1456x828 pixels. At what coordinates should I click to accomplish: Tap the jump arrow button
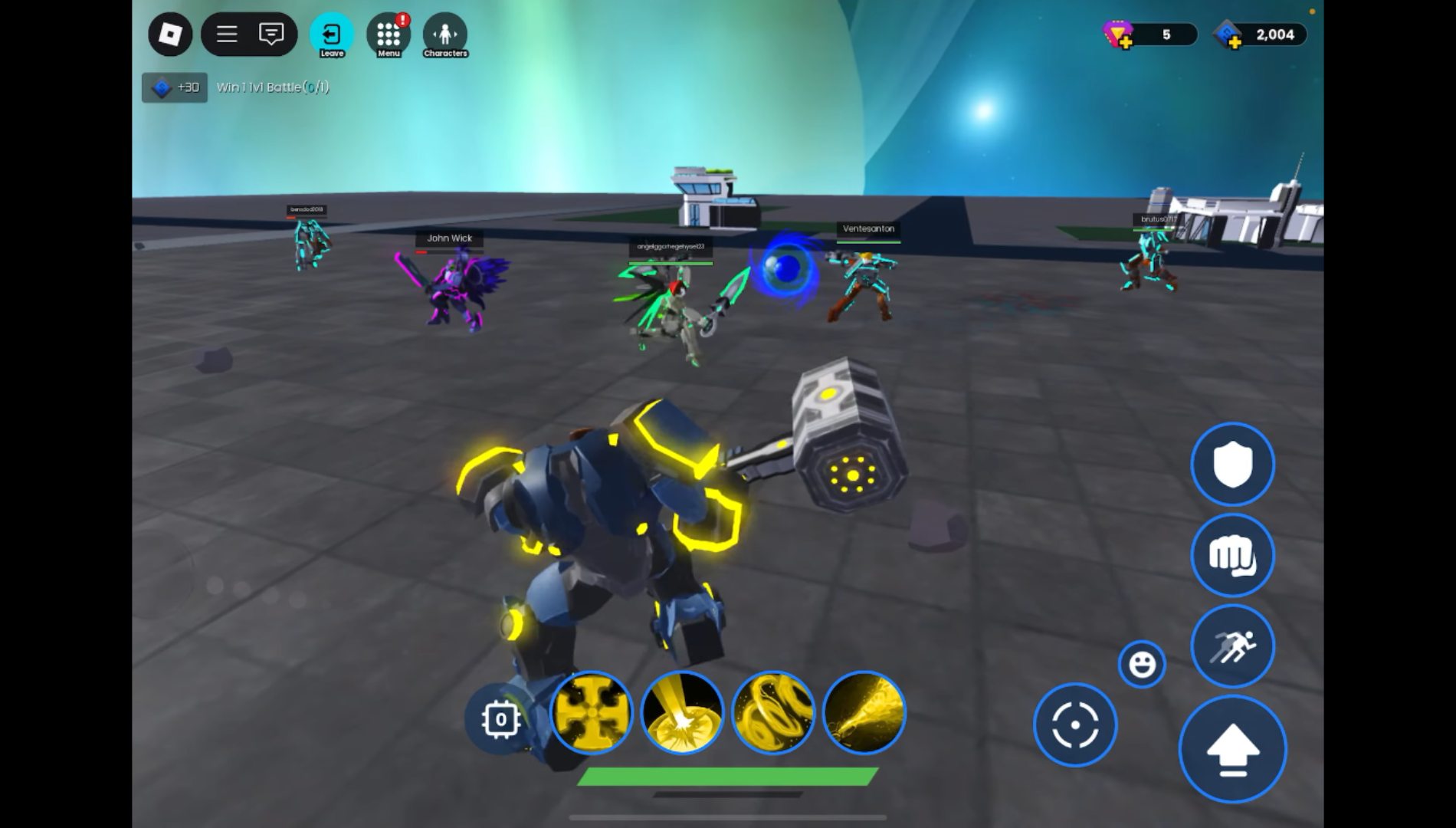[x=1232, y=749]
